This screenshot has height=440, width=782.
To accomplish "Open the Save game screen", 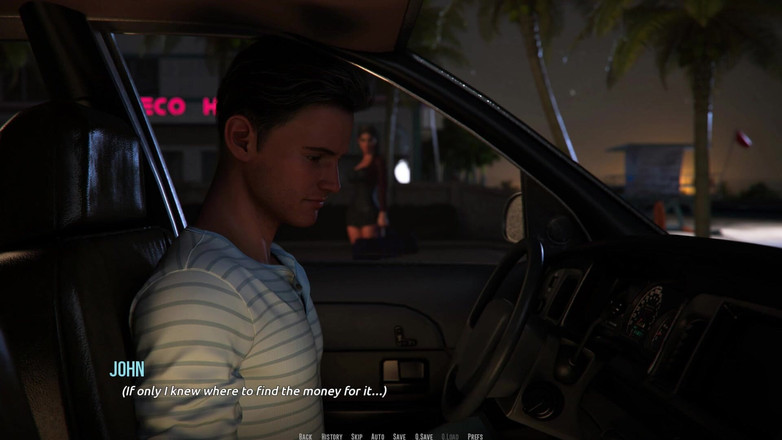I will point(399,436).
